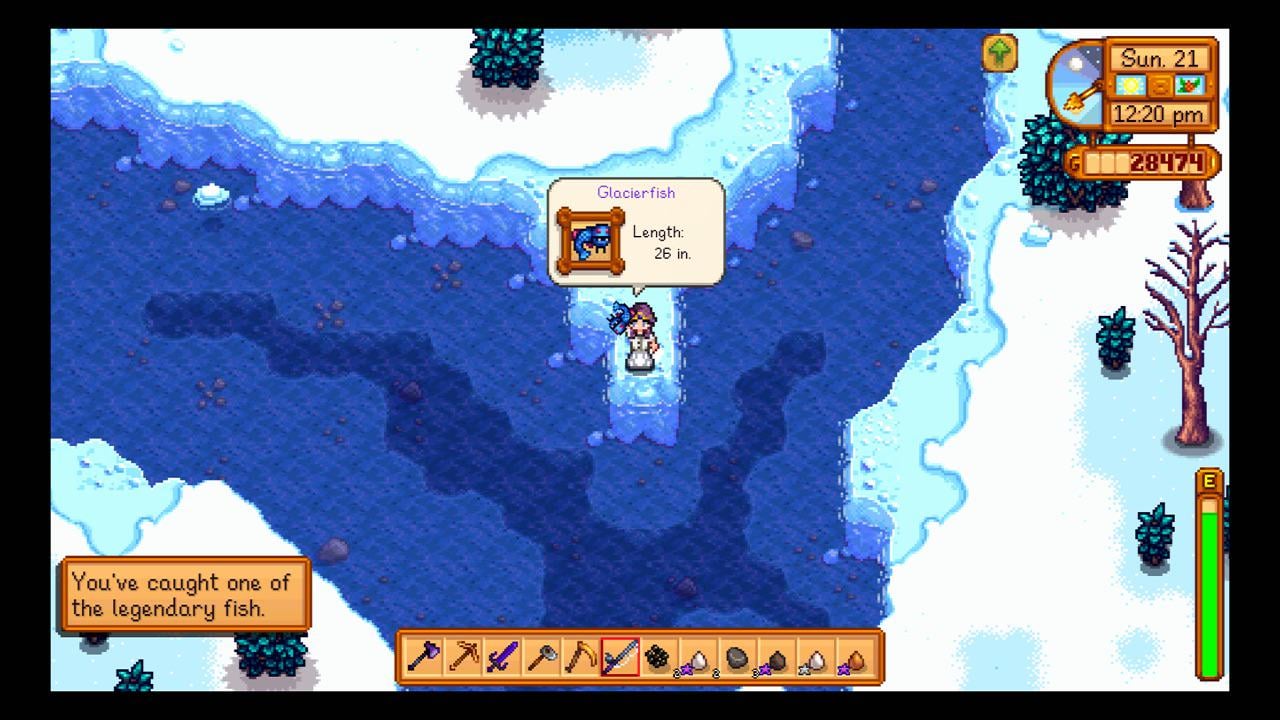Viewport: 1280px width, 720px height.
Task: Pick the gray-headed hoe tool
Action: [541, 657]
